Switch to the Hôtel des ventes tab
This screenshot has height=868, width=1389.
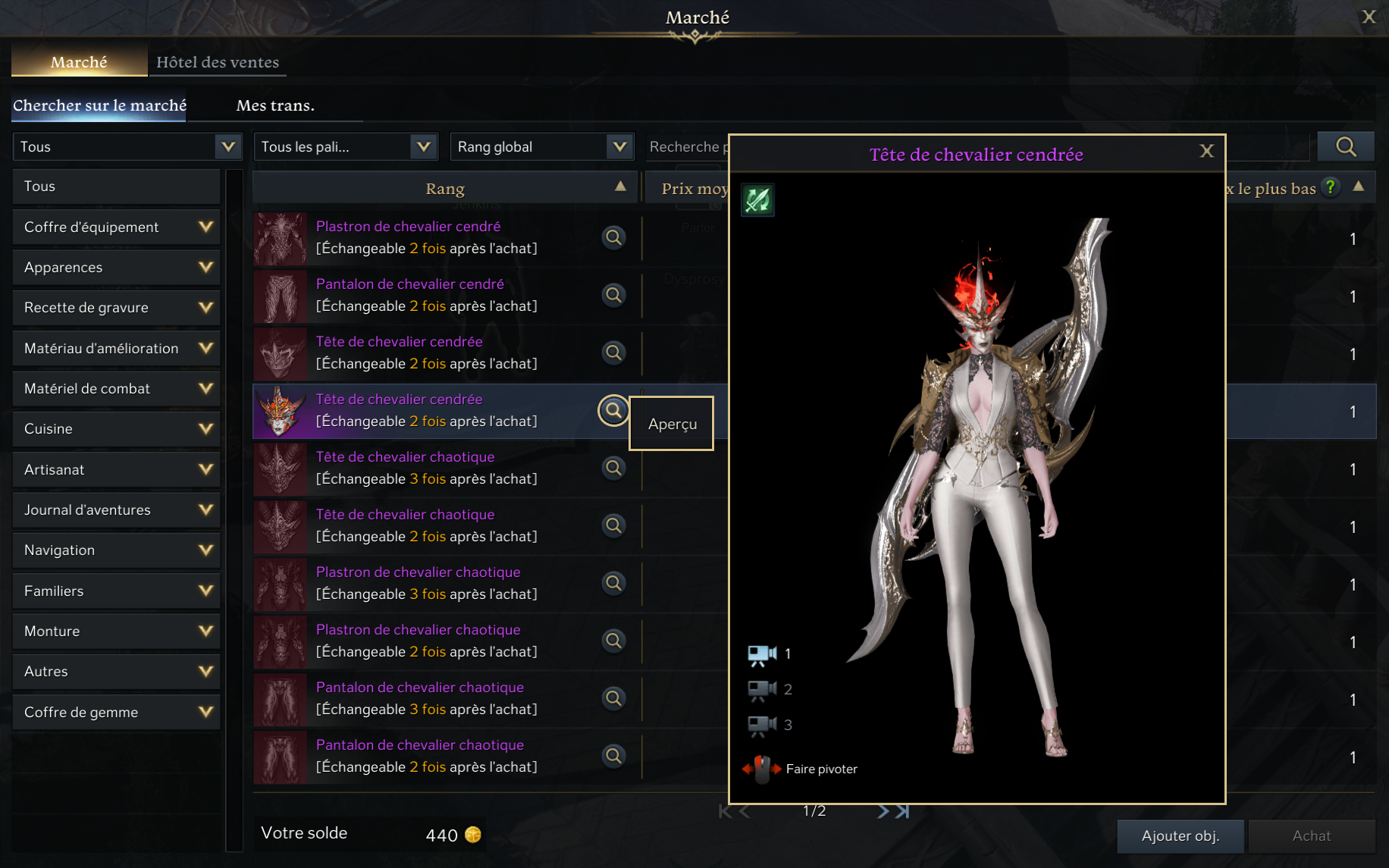click(x=218, y=62)
